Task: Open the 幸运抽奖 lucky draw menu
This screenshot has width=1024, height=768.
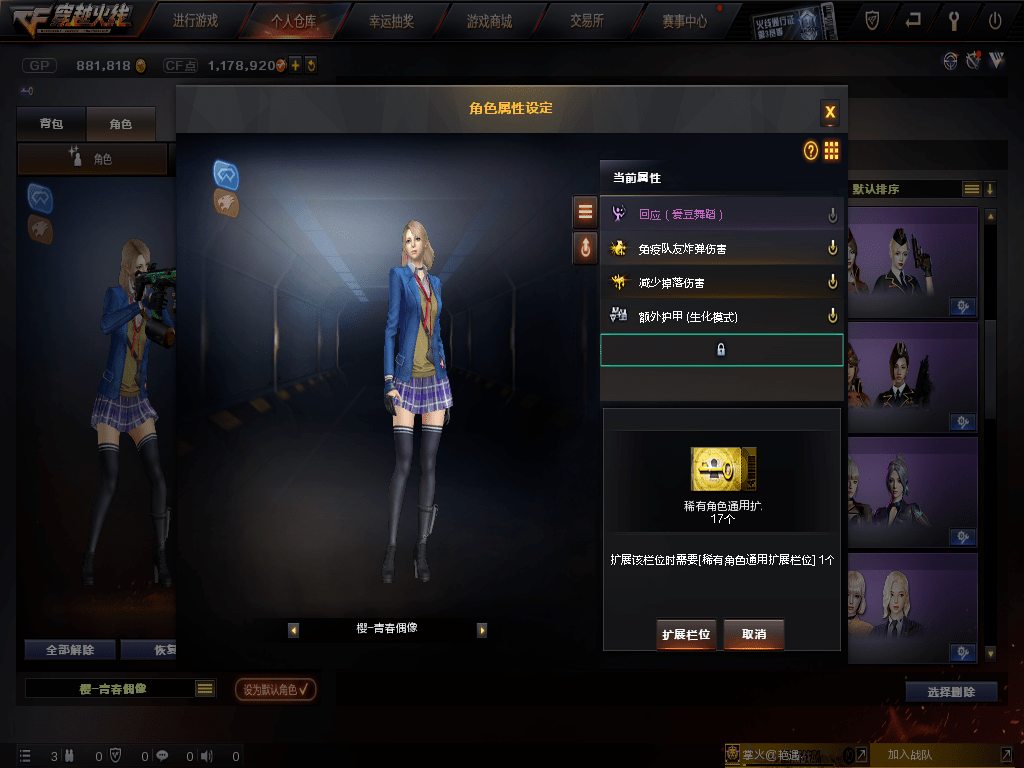Action: (x=391, y=20)
